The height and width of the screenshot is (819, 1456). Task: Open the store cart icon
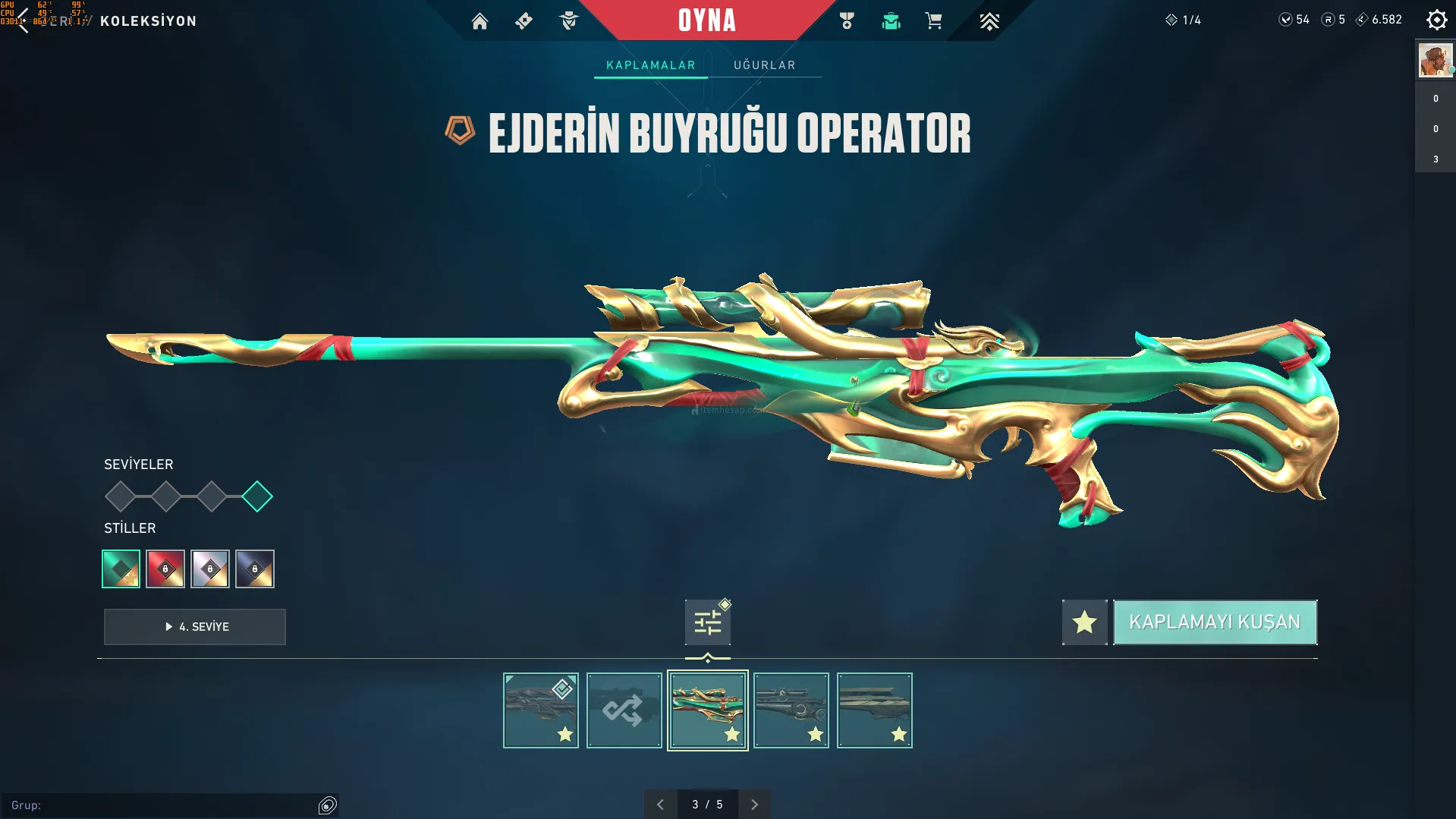(x=933, y=21)
